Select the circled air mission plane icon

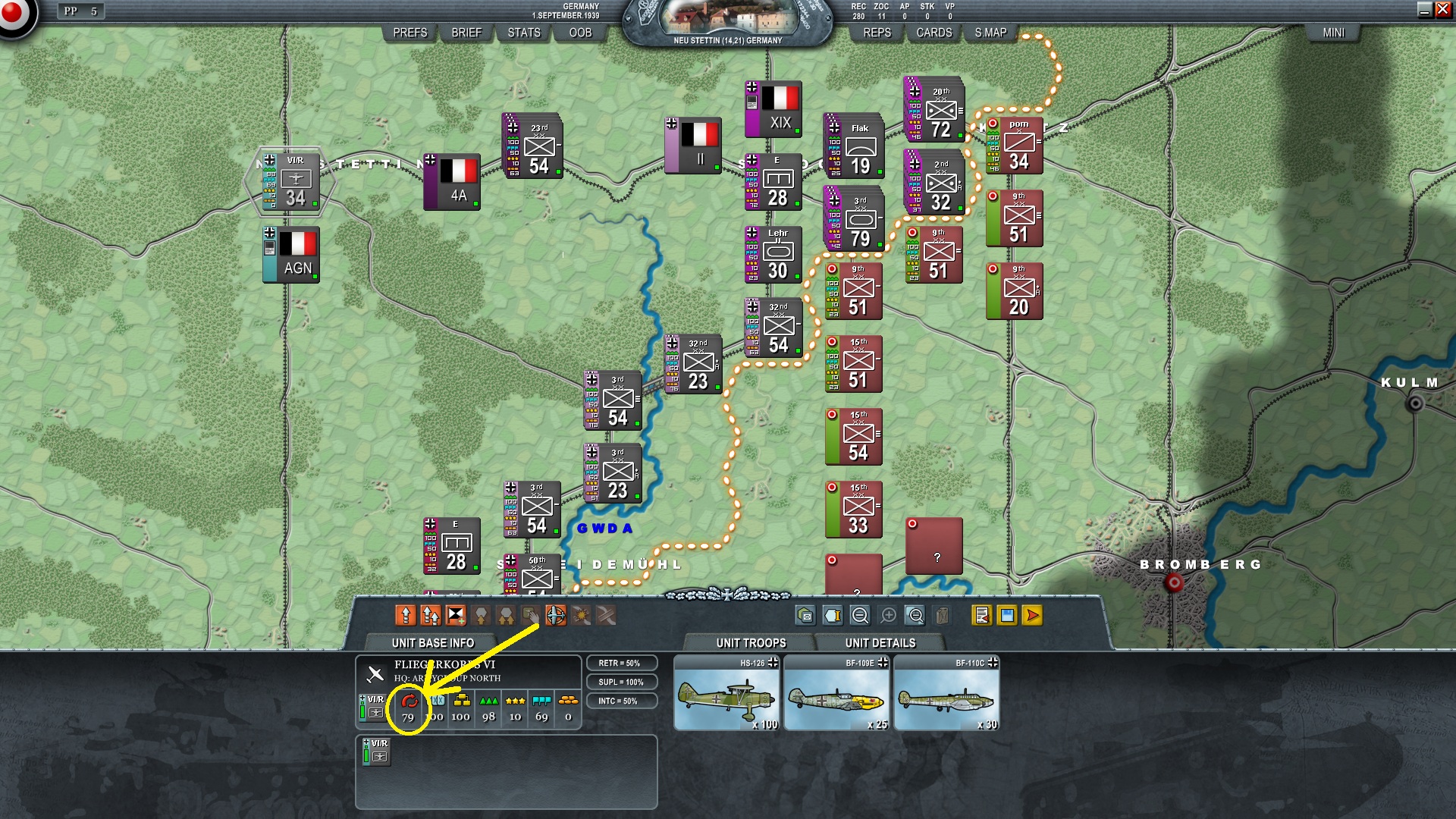pos(555,616)
